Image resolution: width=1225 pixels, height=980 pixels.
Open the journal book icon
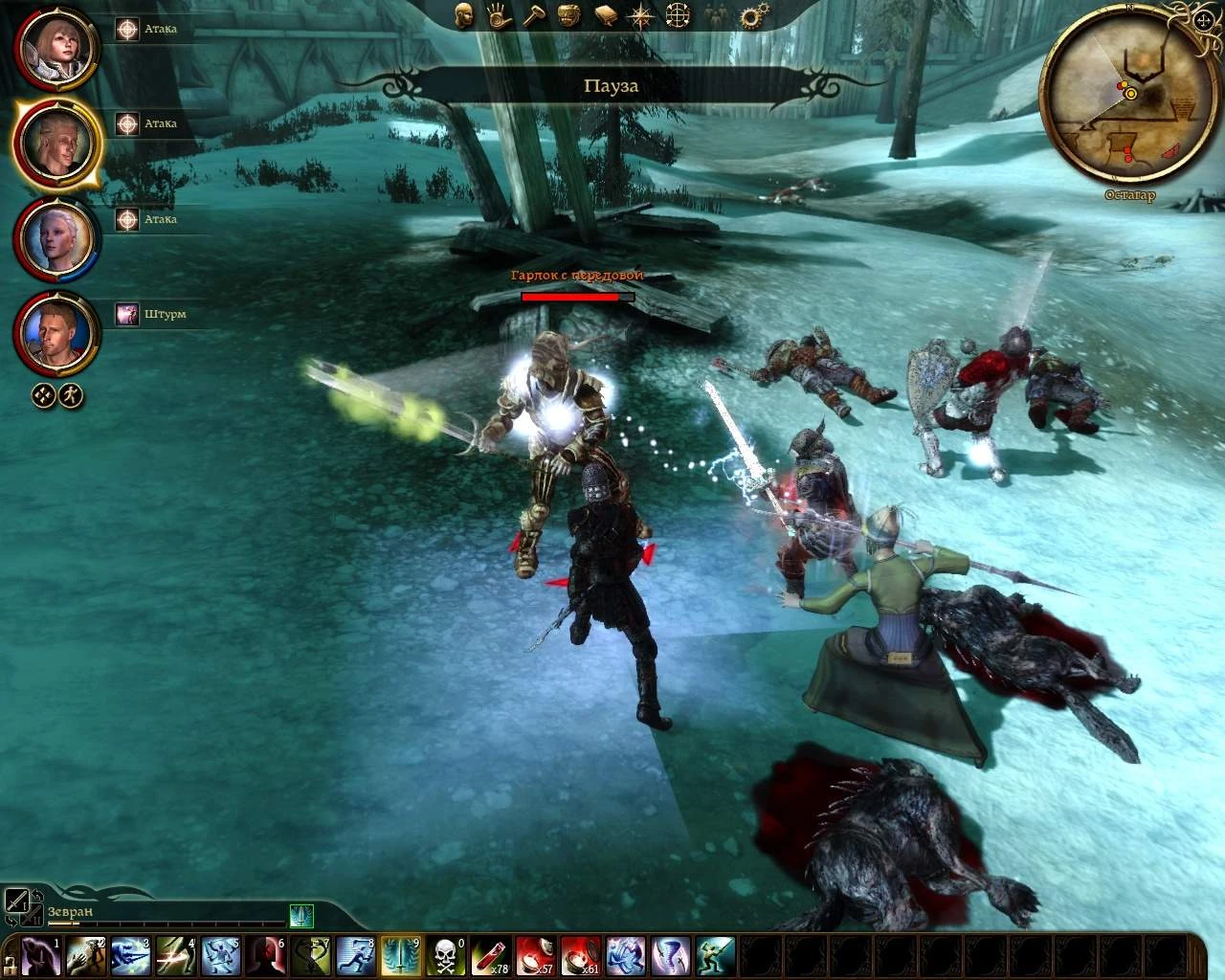pos(606,15)
